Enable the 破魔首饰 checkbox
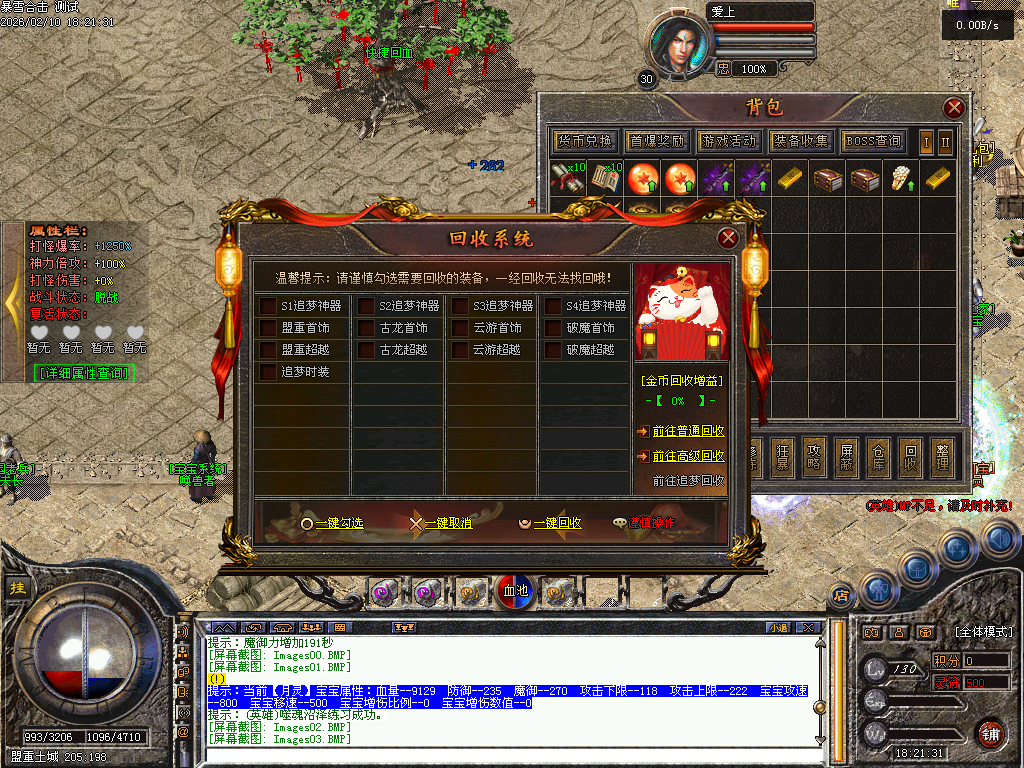Viewport: 1024px width, 768px height. (x=553, y=328)
